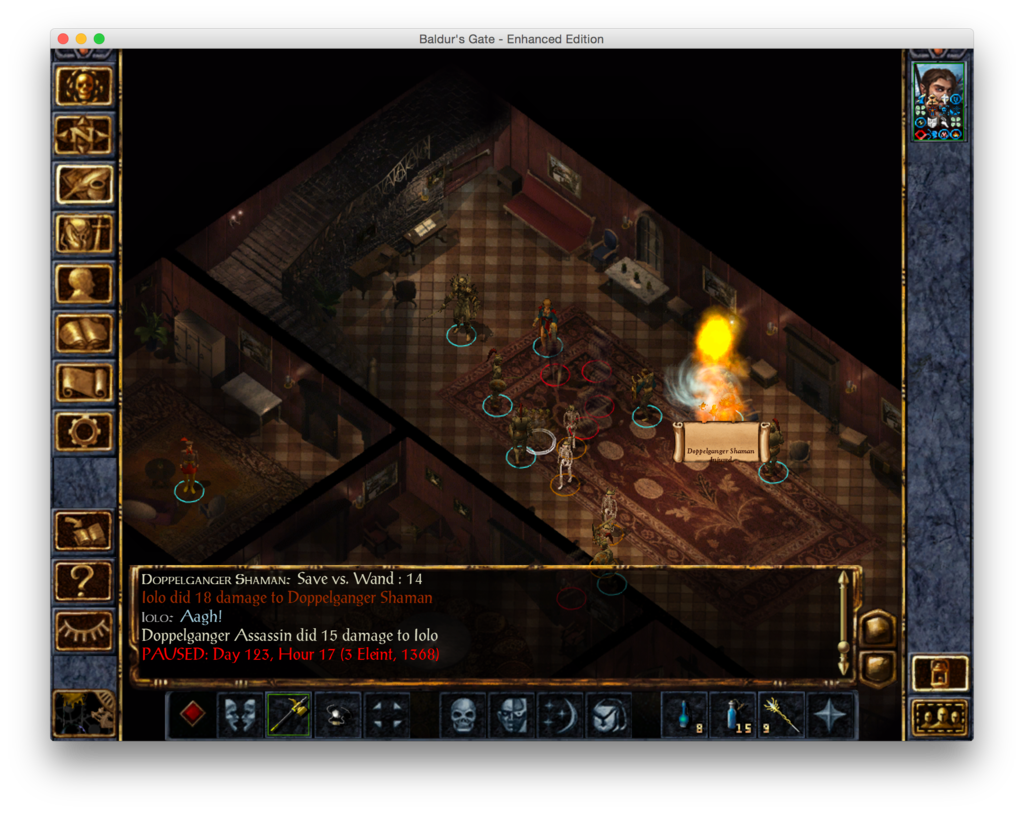This screenshot has height=813, width=1024.
Task: Select the bearded character portrait
Action: (x=939, y=101)
